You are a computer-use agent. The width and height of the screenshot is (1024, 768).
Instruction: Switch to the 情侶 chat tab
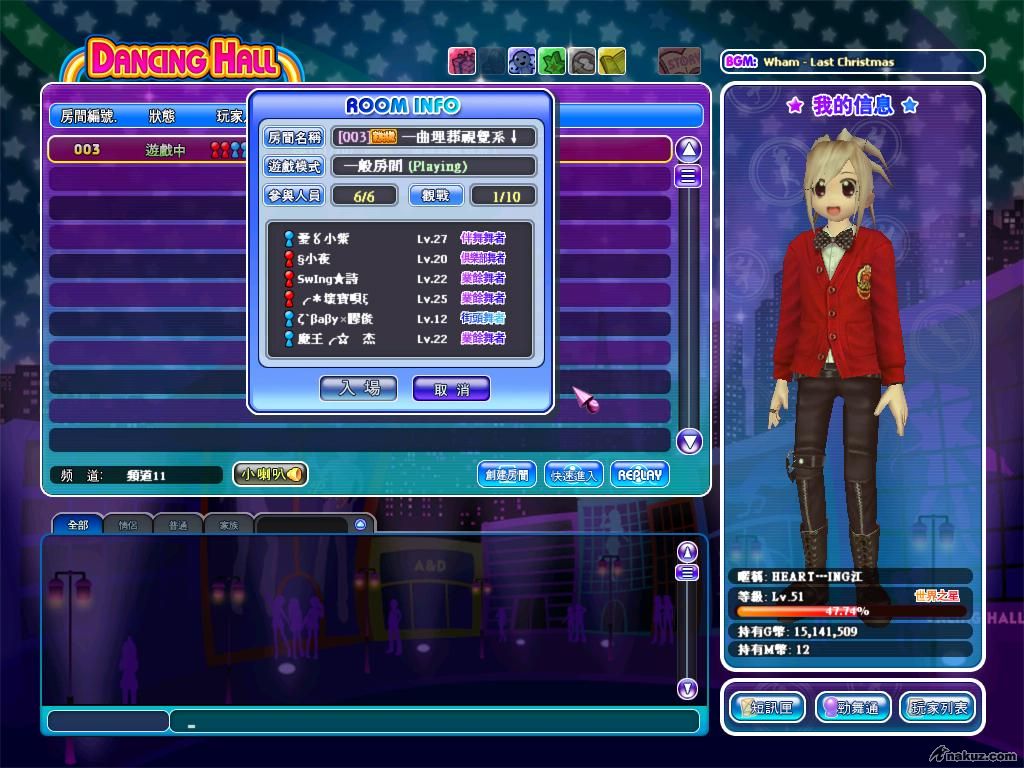(x=128, y=525)
